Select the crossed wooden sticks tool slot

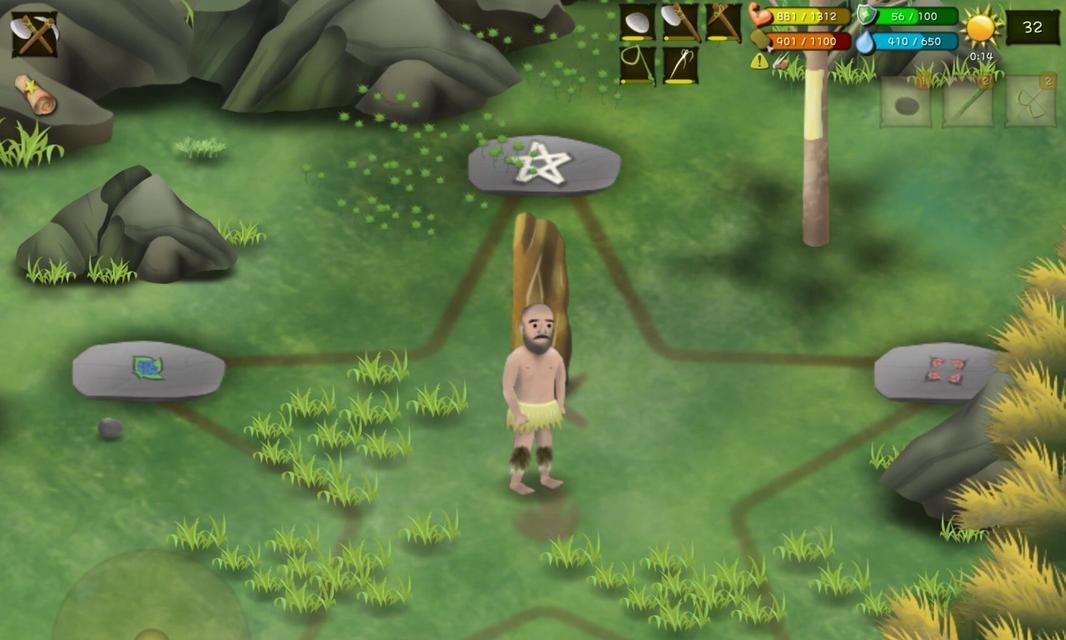[x=723, y=22]
